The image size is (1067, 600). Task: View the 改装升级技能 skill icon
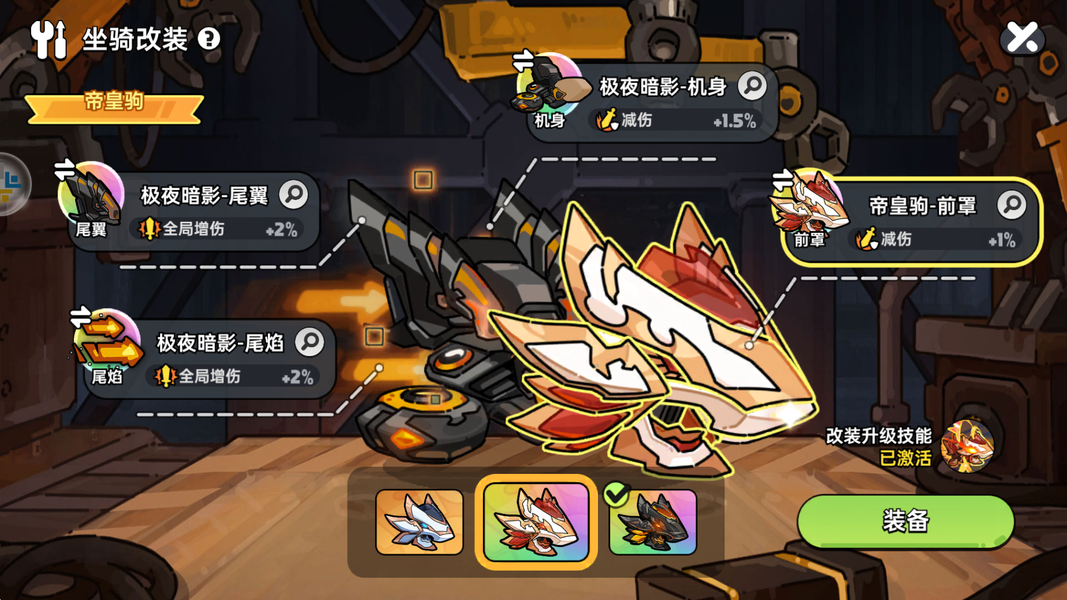click(967, 446)
